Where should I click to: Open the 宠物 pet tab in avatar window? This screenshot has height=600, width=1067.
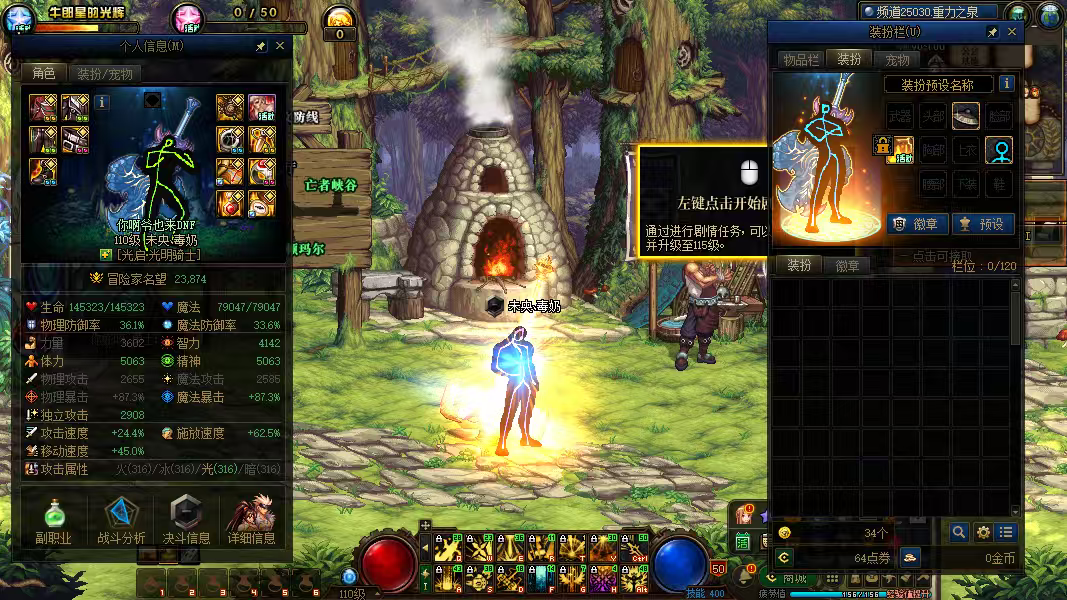pyautogui.click(x=898, y=60)
